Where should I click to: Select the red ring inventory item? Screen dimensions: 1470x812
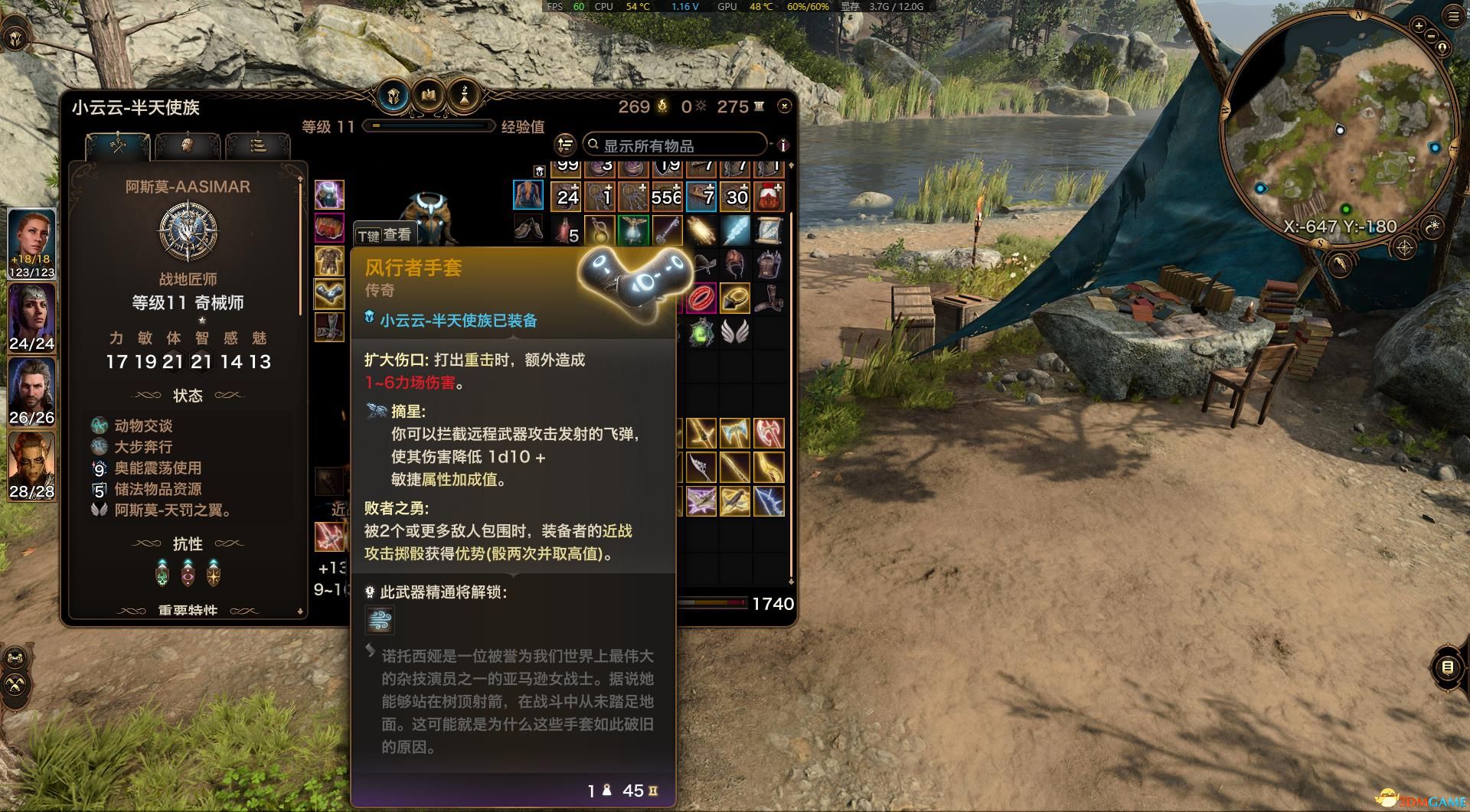point(701,299)
